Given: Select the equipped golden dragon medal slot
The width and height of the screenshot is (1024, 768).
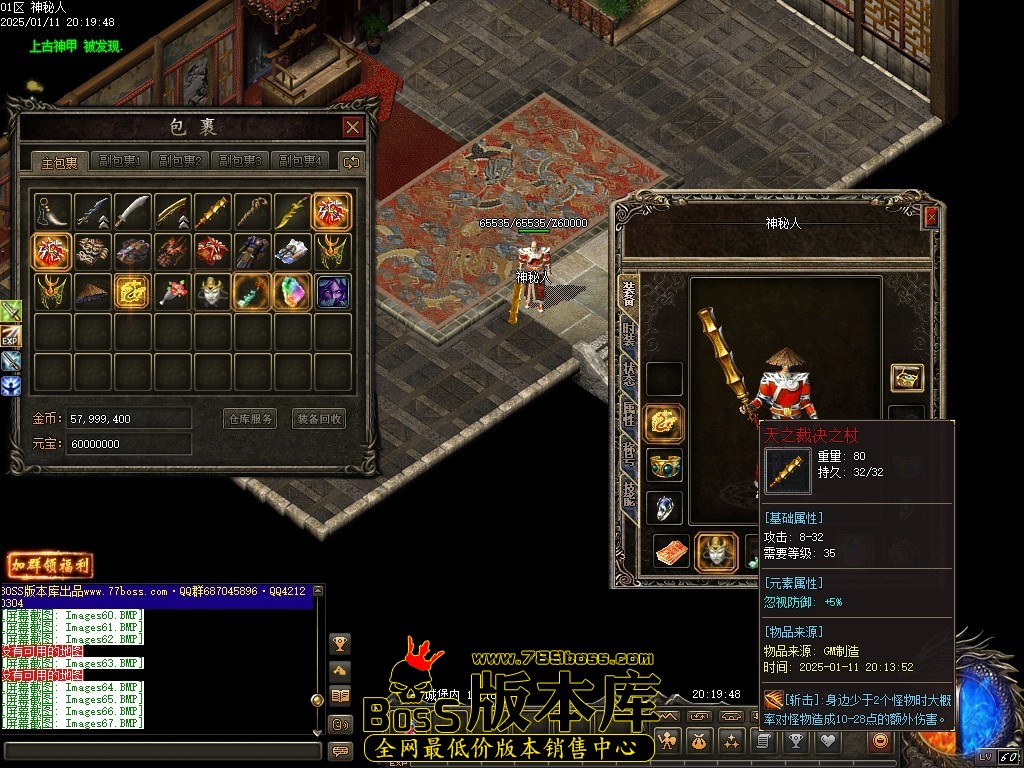Looking at the screenshot, I should (664, 423).
